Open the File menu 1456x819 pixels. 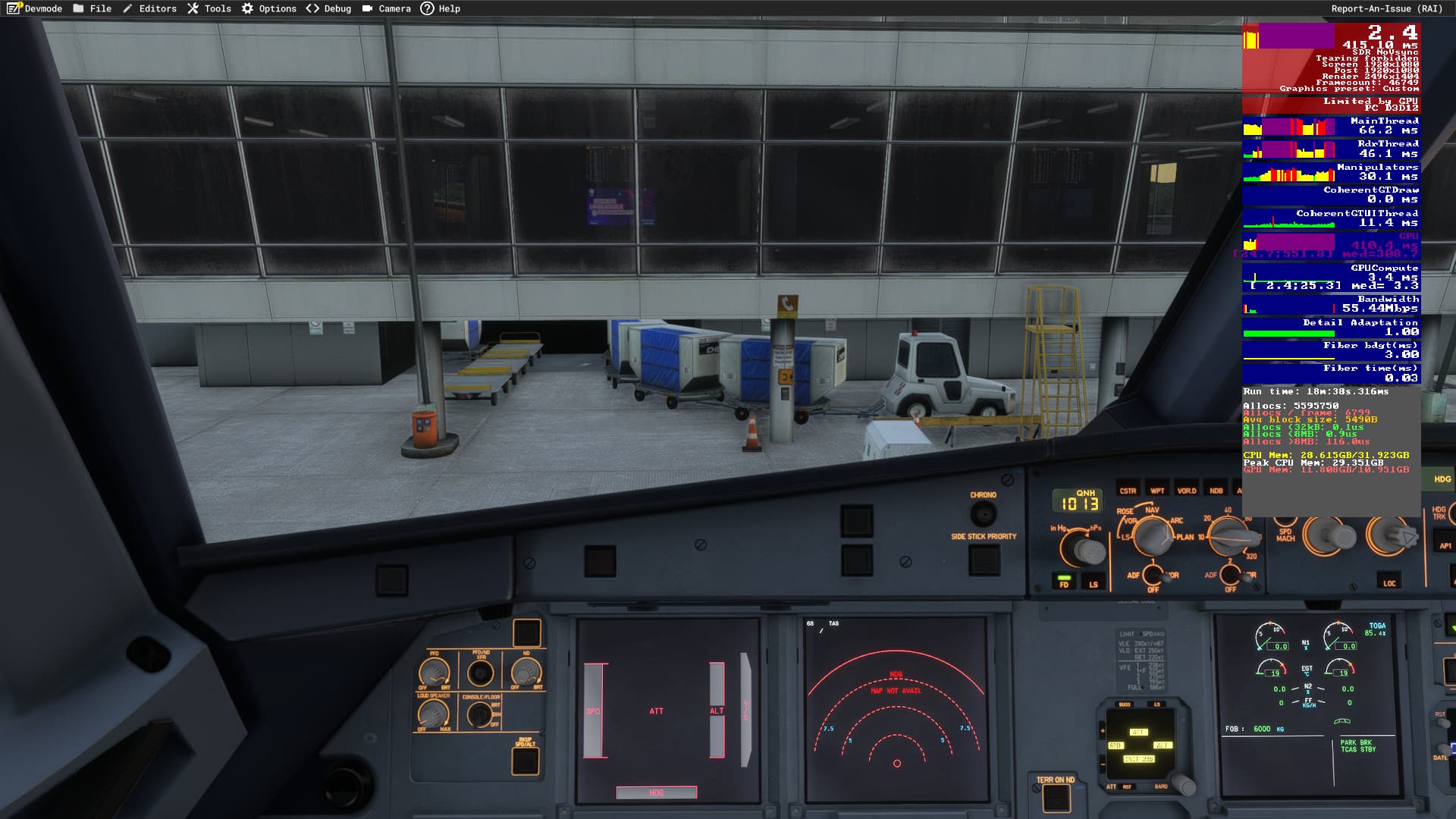pos(102,8)
